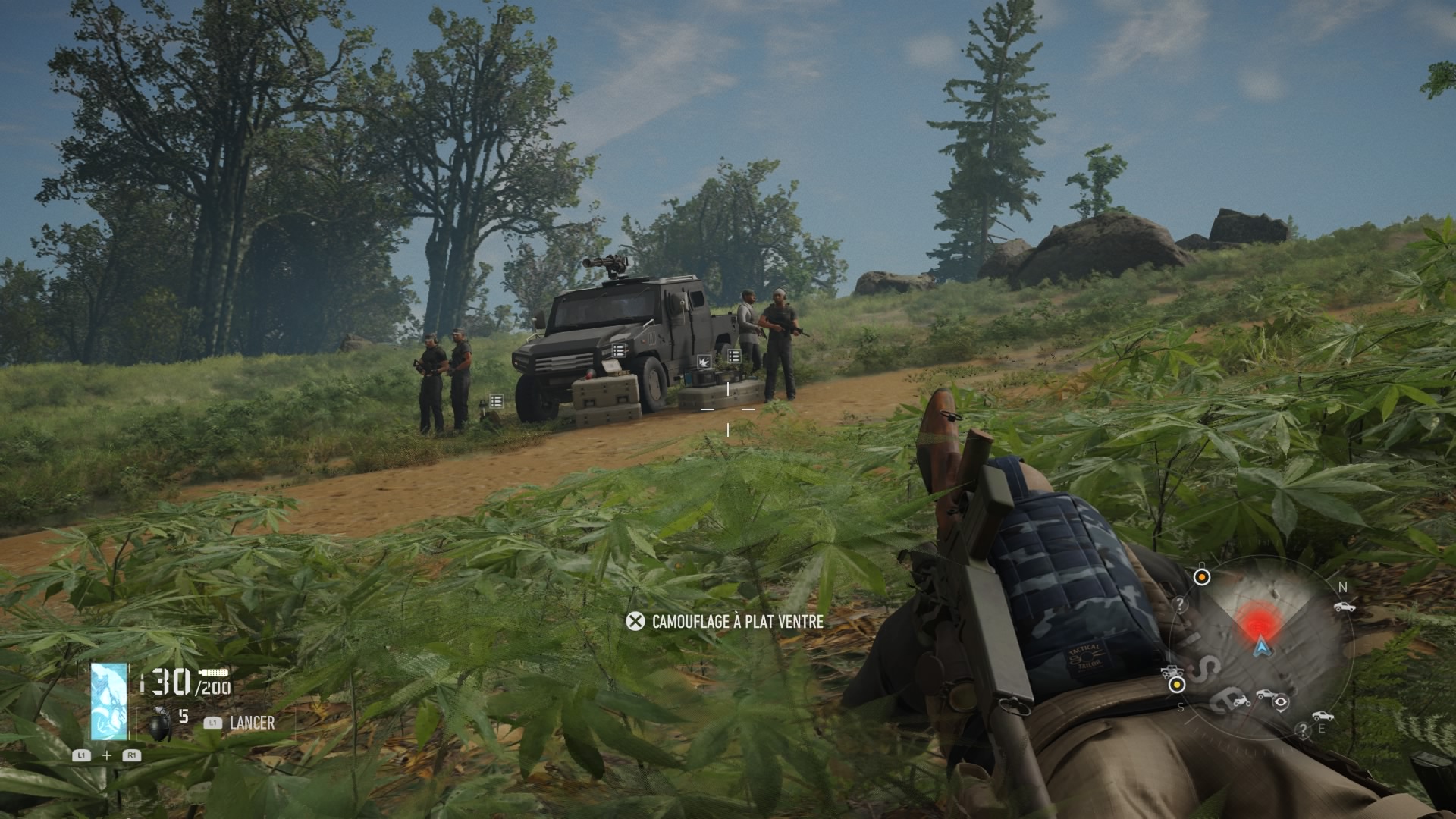Select the orange objective dot on the minimap

pos(1202,576)
